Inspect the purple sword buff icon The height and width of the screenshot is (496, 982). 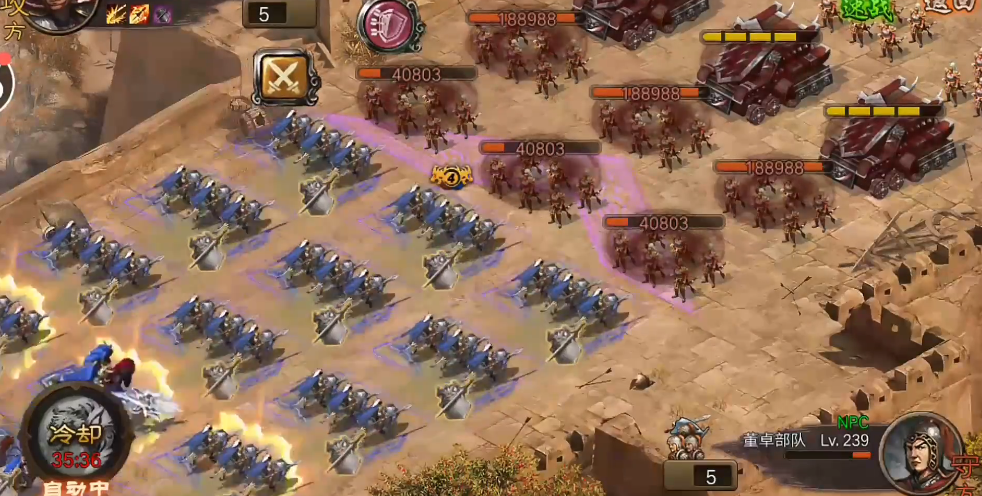(162, 13)
